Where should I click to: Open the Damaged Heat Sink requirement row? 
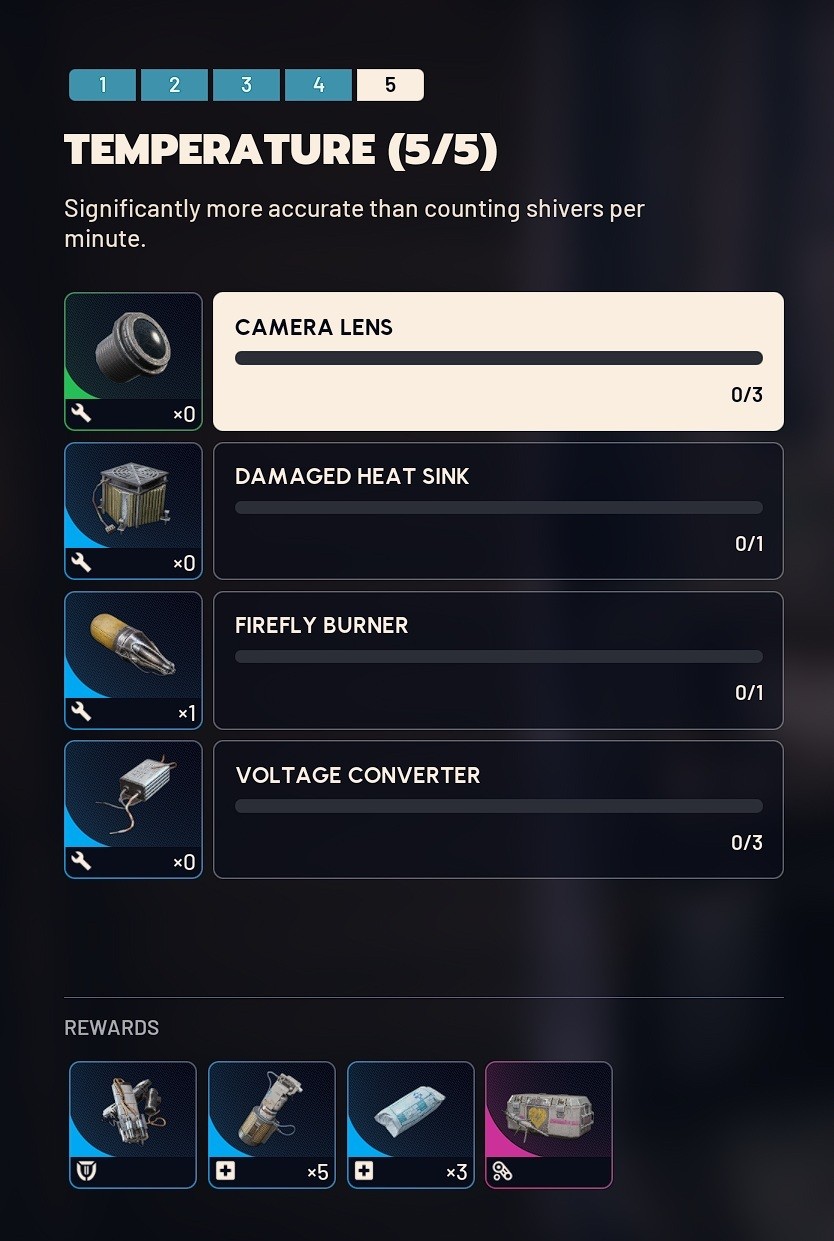(x=498, y=511)
